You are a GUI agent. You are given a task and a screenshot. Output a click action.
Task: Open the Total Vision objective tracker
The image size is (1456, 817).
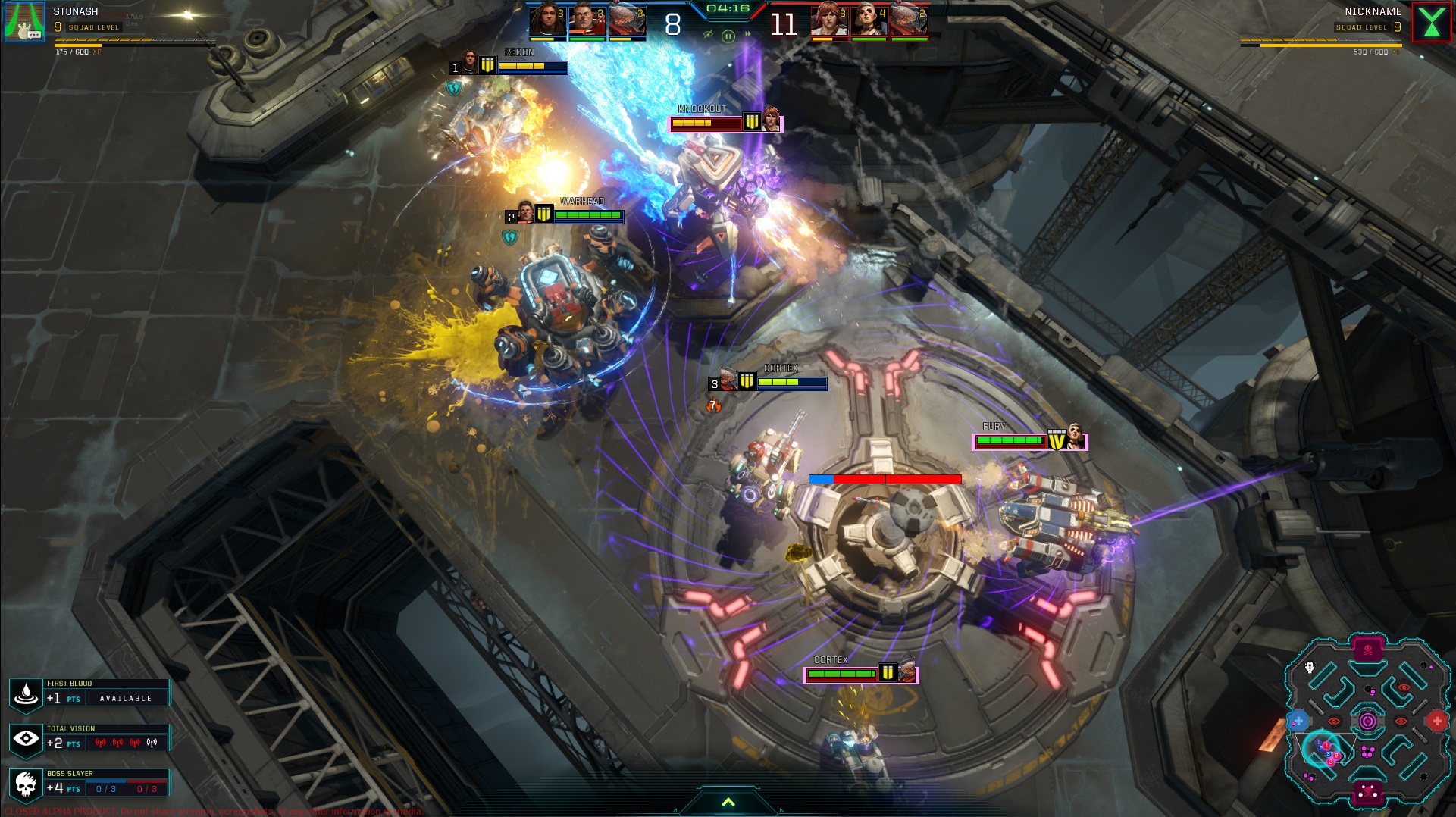coord(89,738)
